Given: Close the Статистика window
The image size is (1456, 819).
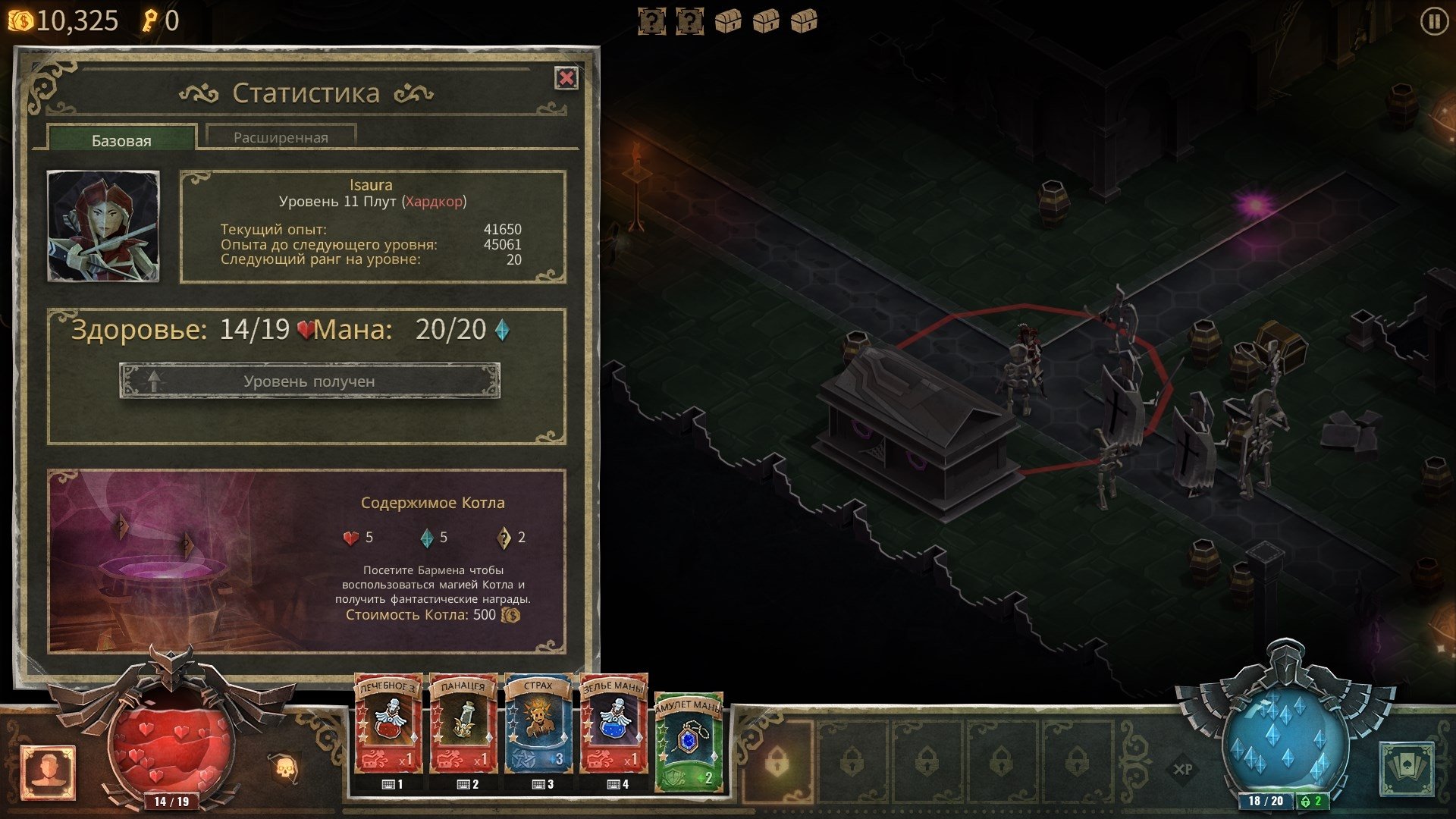Looking at the screenshot, I should [x=566, y=78].
